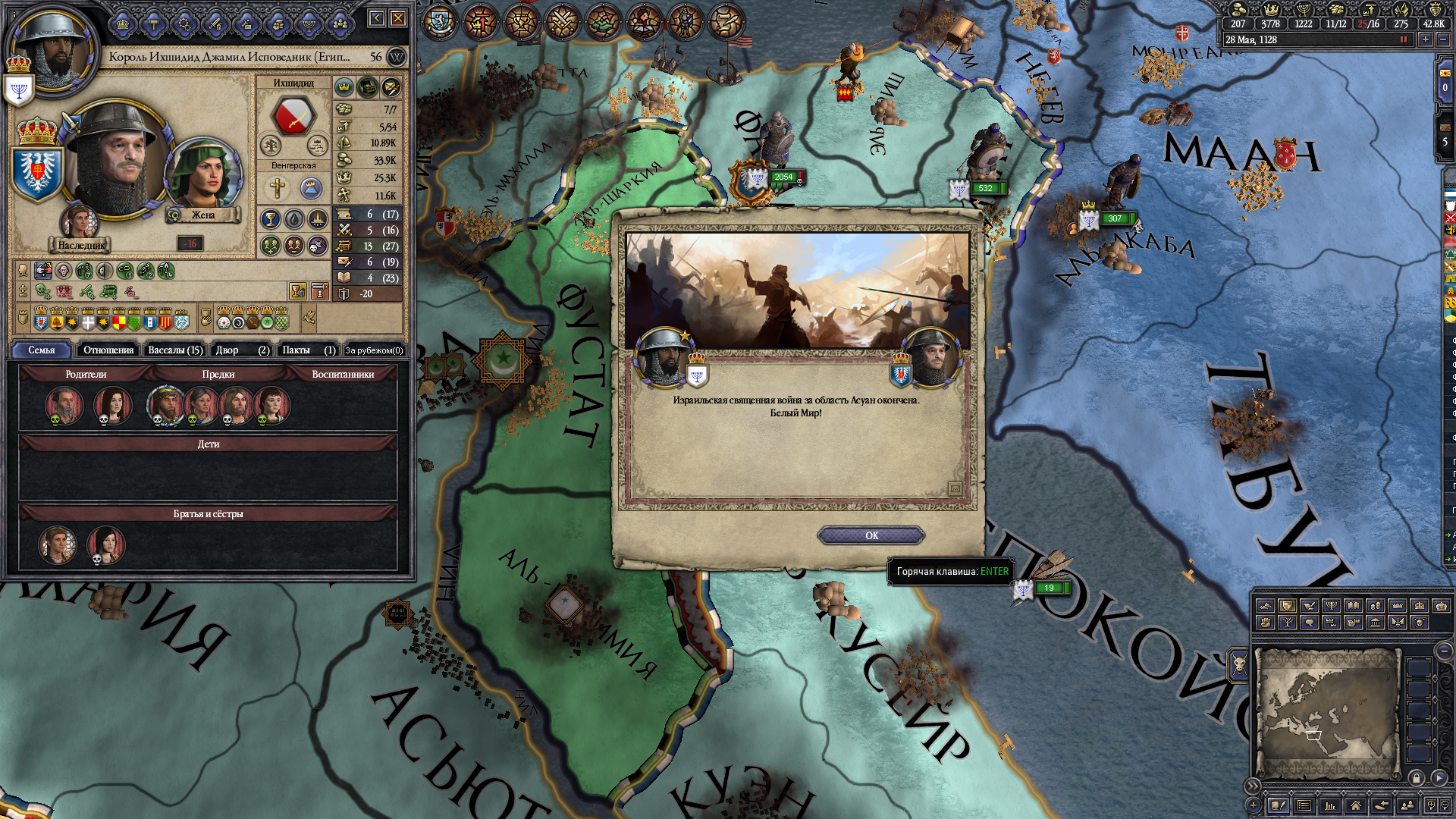Increase game speed with the plus button
The height and width of the screenshot is (819, 1456).
tap(1426, 39)
